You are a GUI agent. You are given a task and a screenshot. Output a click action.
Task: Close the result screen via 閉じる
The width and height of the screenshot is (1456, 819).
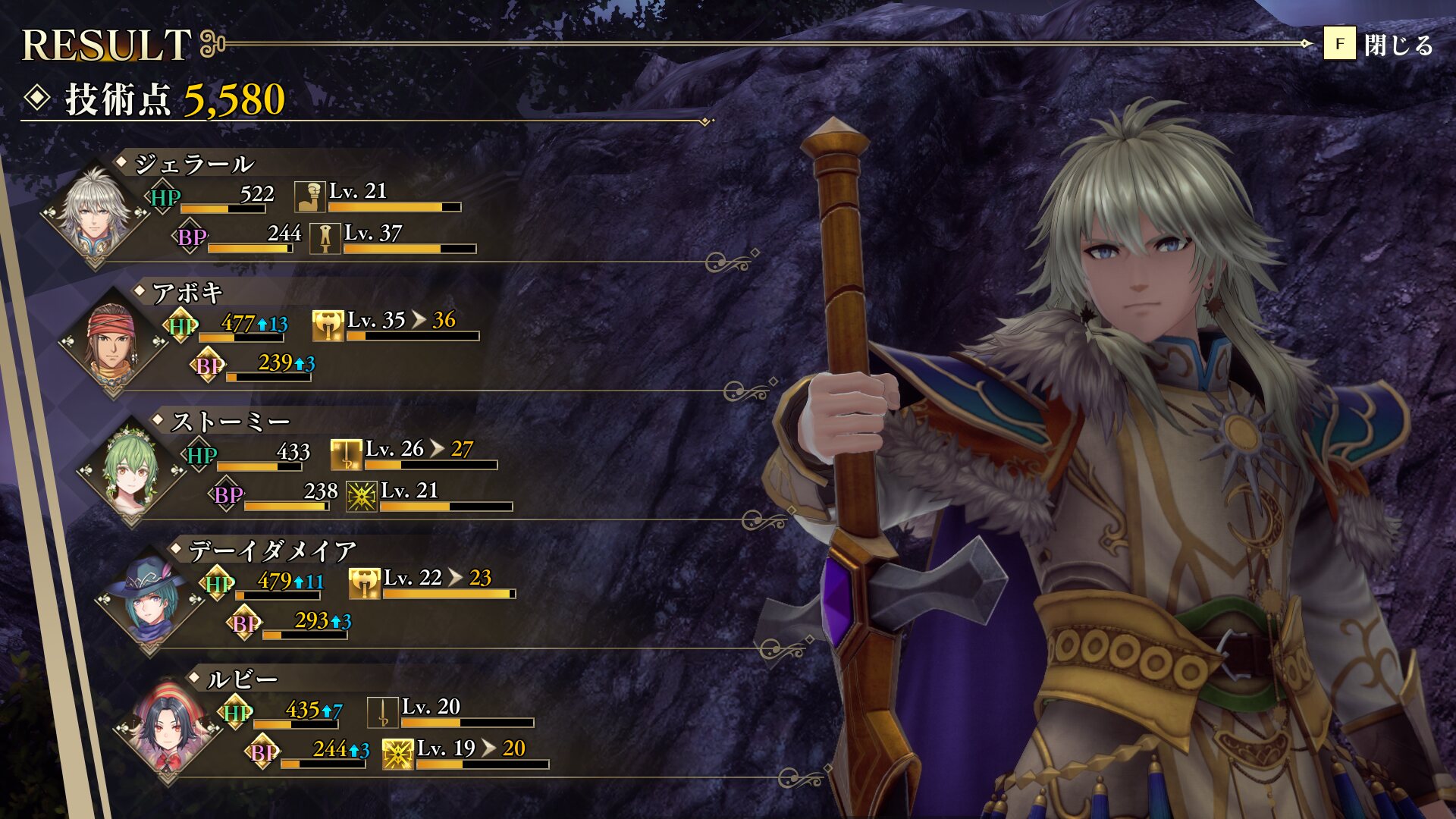coord(1378,44)
